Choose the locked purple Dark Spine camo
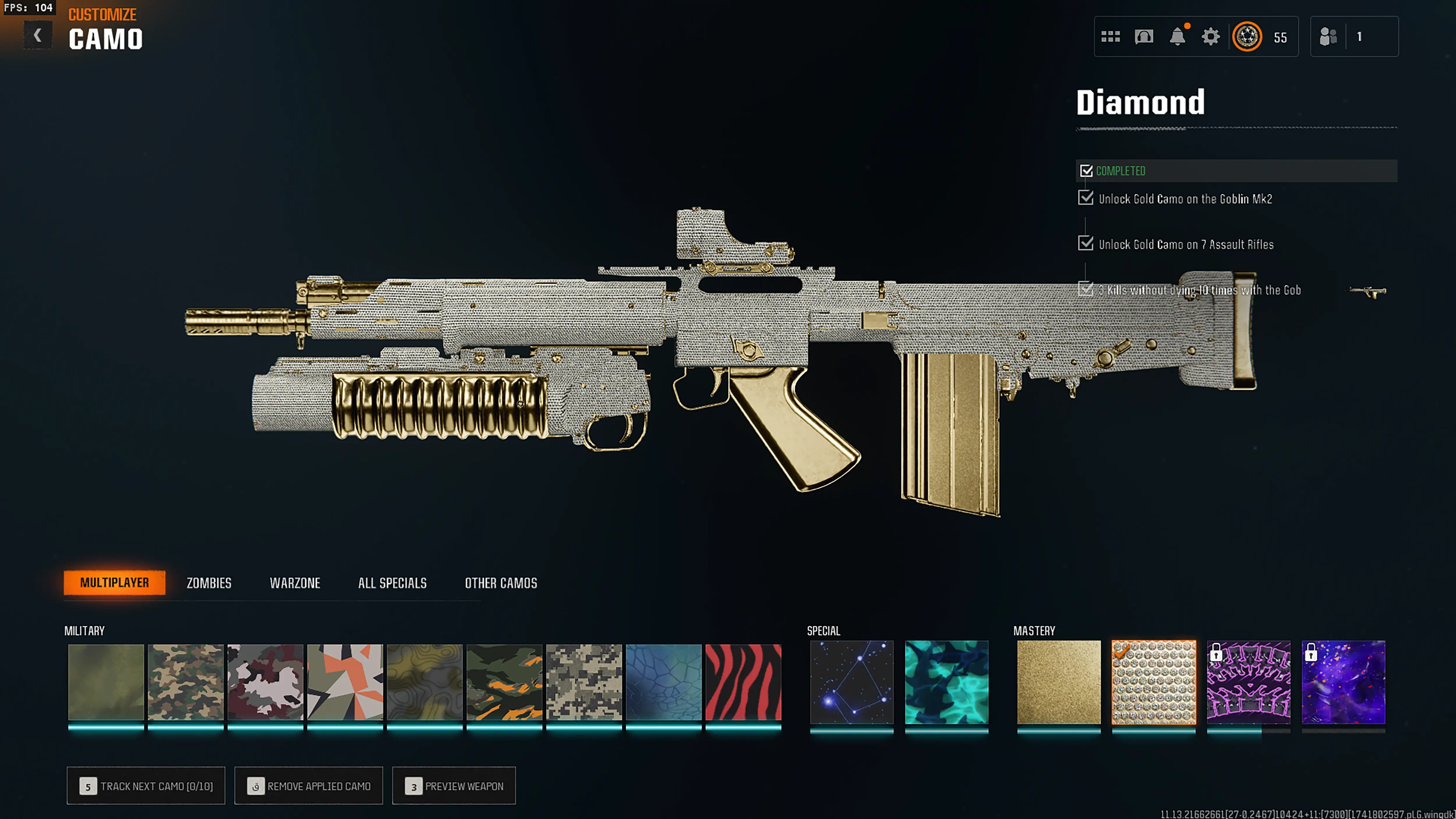The image size is (1456, 819). pyautogui.click(x=1249, y=682)
